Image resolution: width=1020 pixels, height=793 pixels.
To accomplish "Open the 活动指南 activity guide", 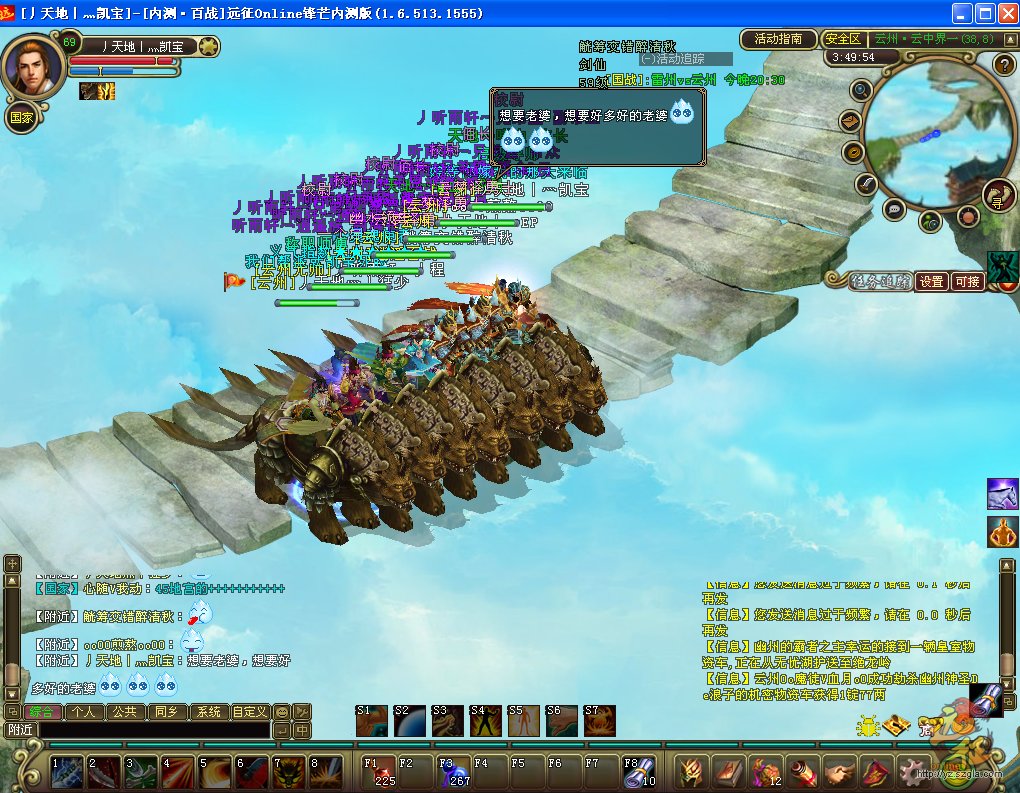I will [x=778, y=39].
